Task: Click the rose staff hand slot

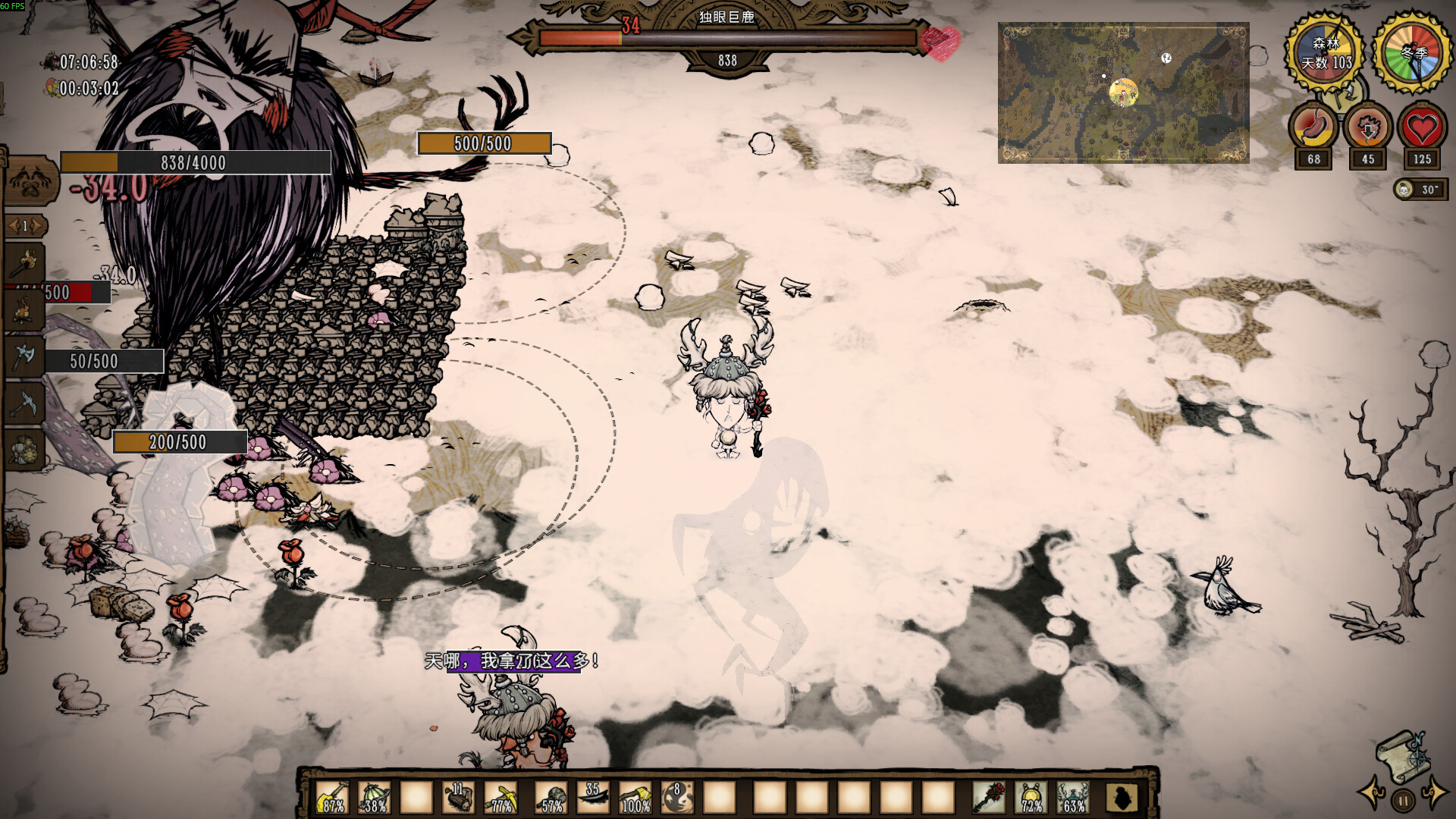Action: tap(990, 798)
